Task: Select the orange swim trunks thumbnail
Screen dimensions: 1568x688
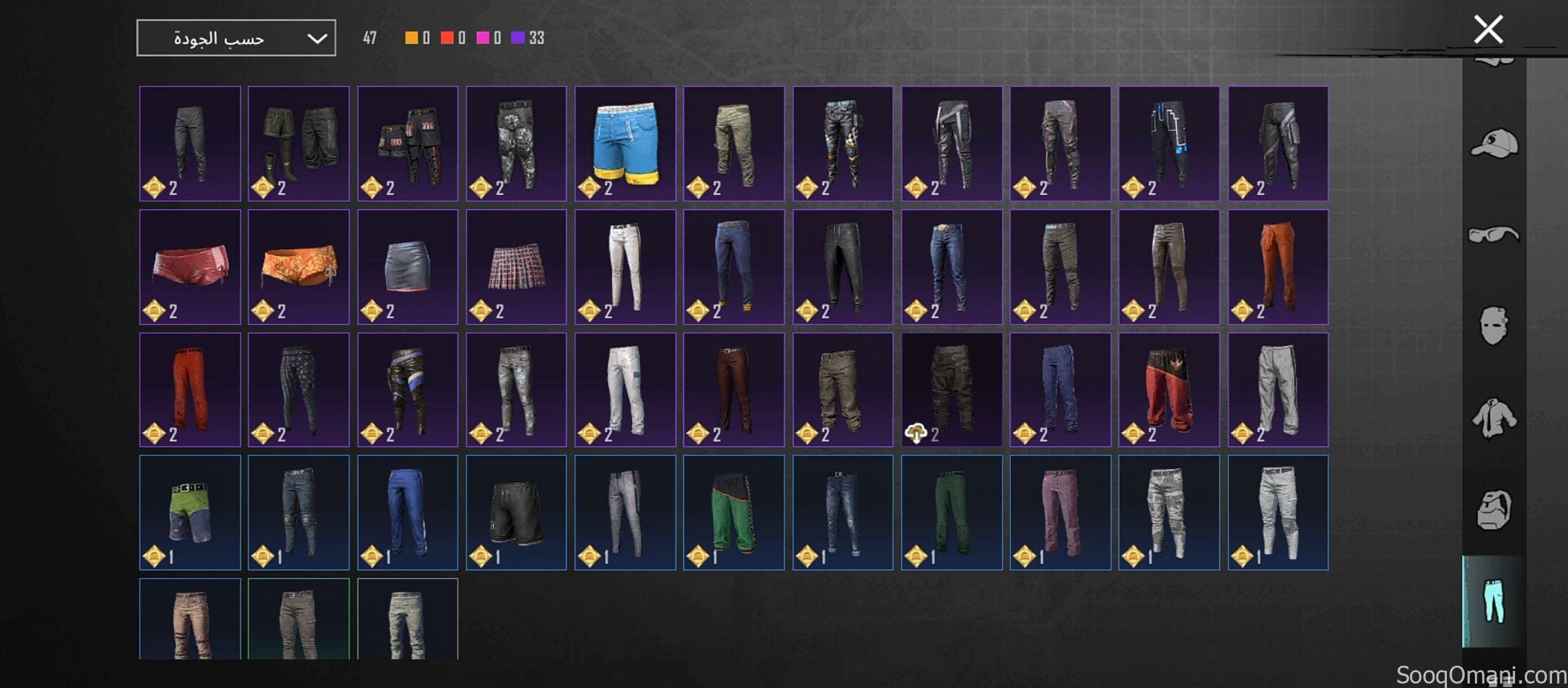Action: pyautogui.click(x=299, y=266)
